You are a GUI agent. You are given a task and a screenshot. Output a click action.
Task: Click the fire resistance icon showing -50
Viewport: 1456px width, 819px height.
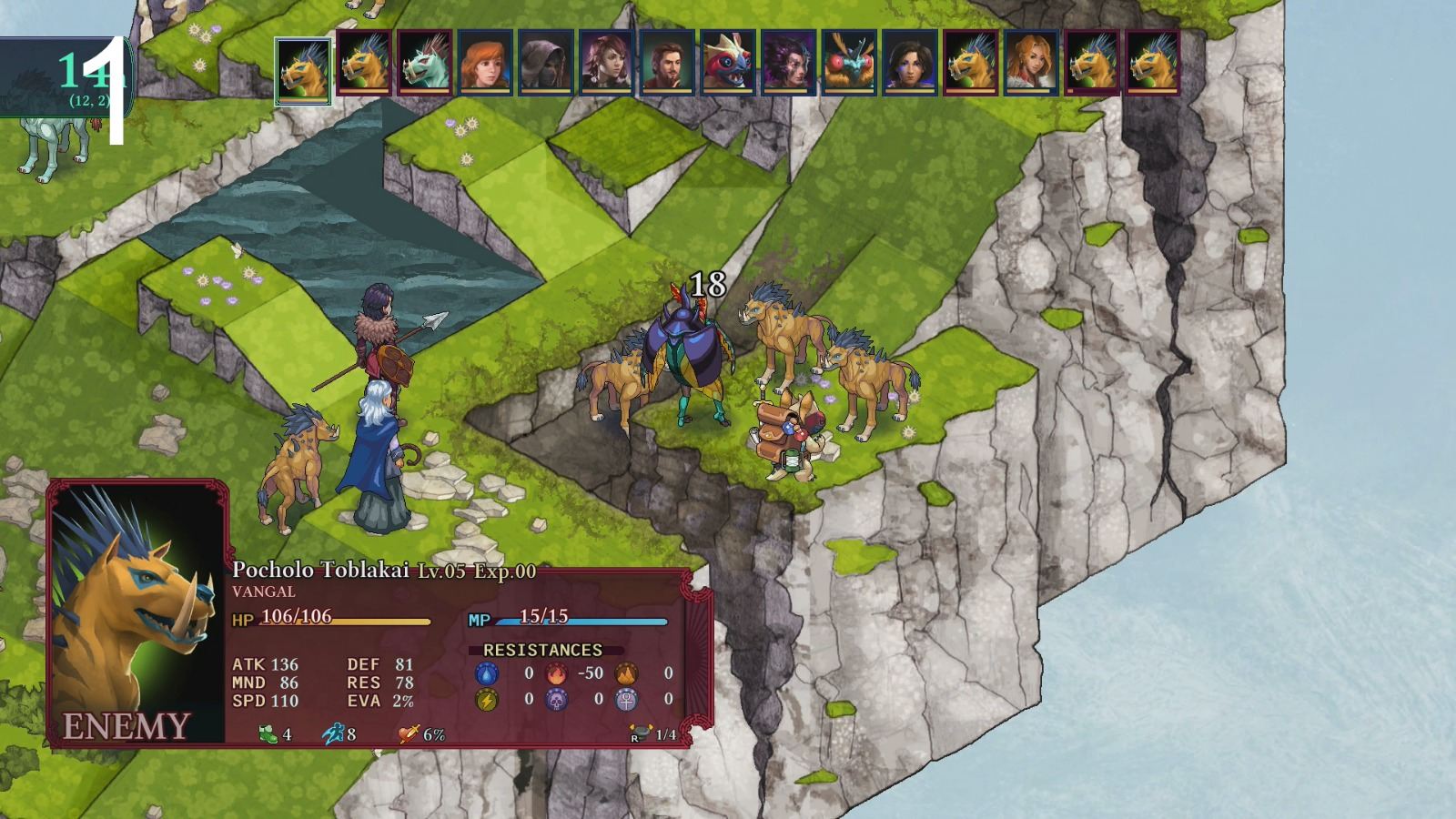point(556,673)
